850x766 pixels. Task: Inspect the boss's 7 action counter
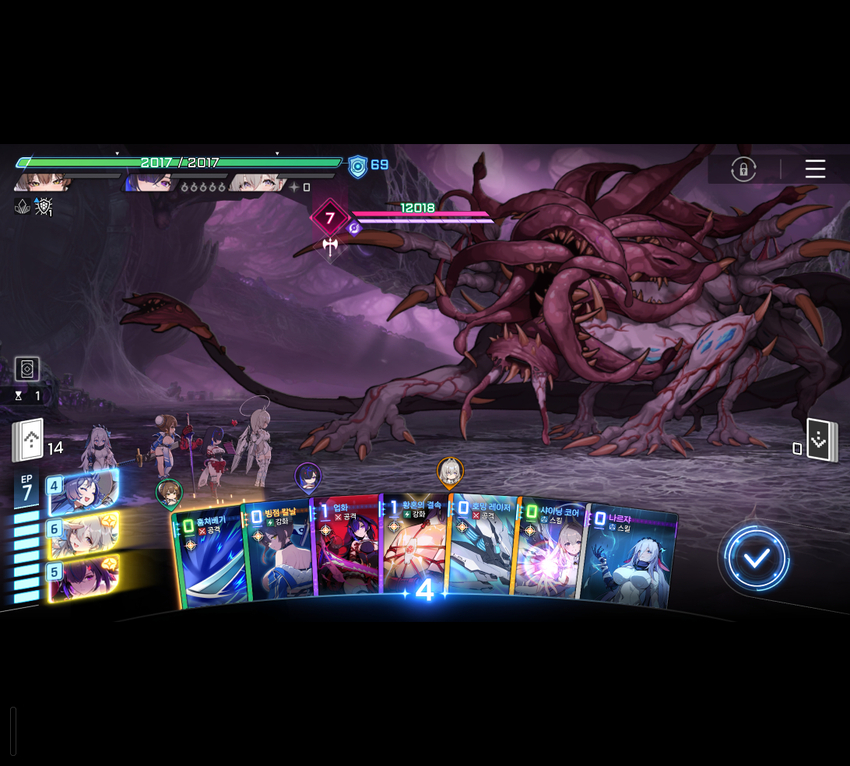[x=330, y=218]
